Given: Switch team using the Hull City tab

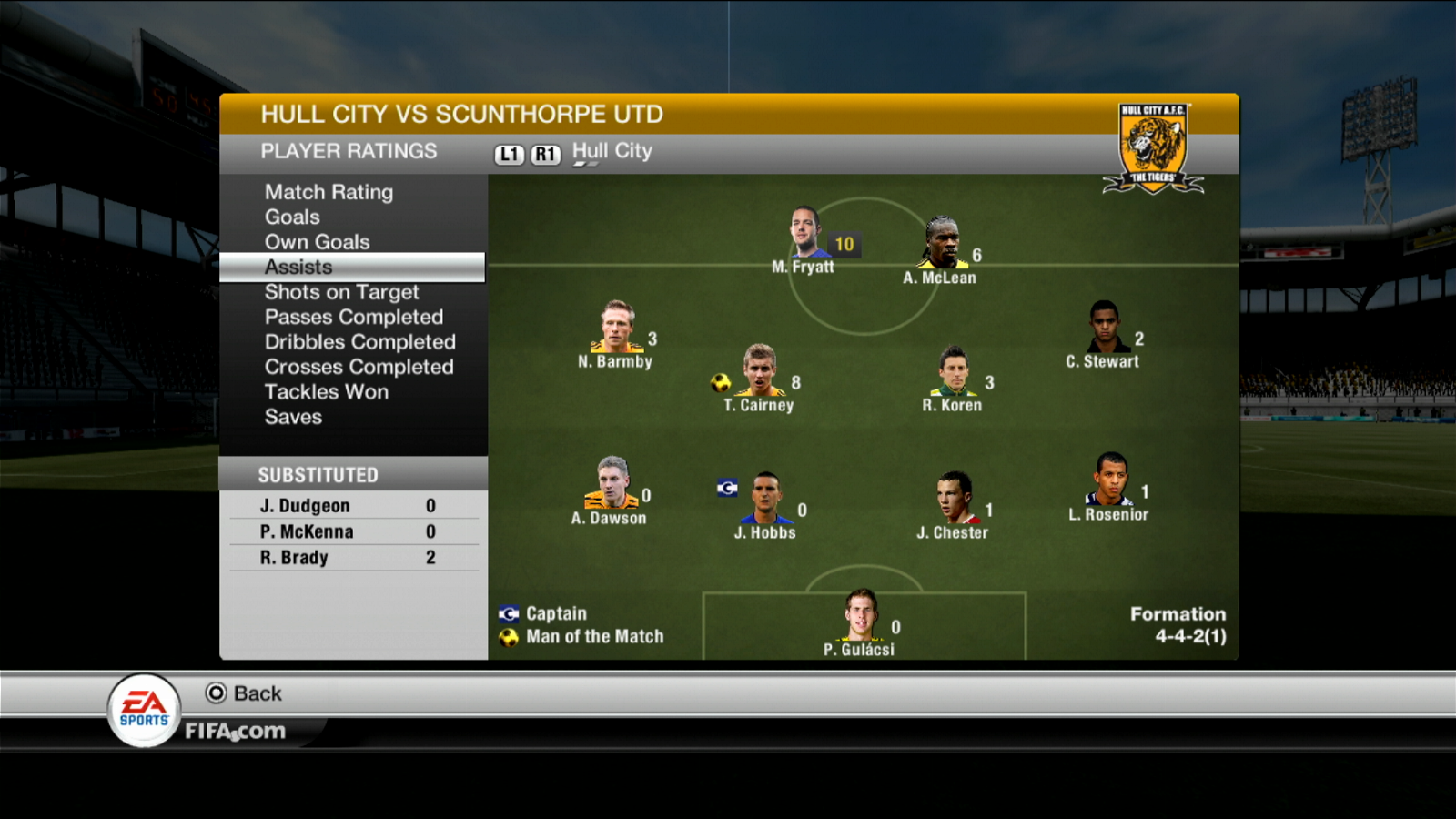Looking at the screenshot, I should coord(612,151).
